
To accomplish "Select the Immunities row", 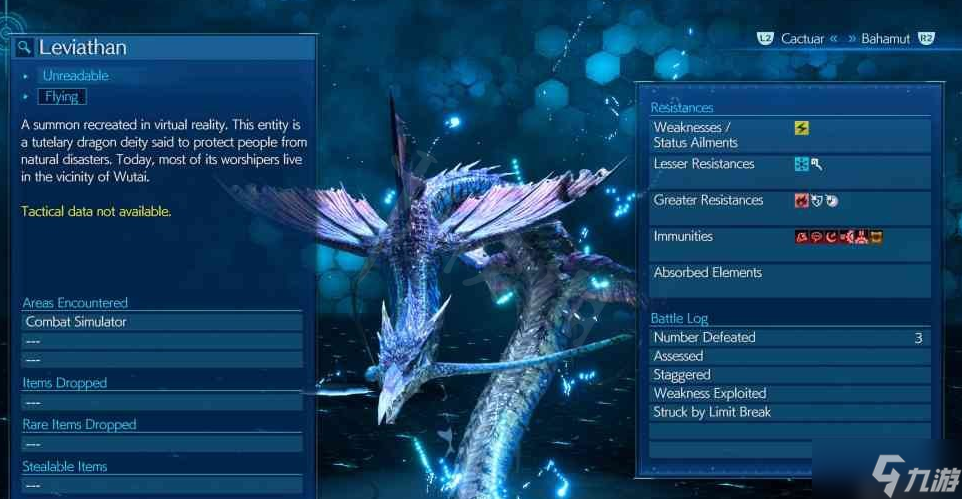I will pyautogui.click(x=789, y=237).
